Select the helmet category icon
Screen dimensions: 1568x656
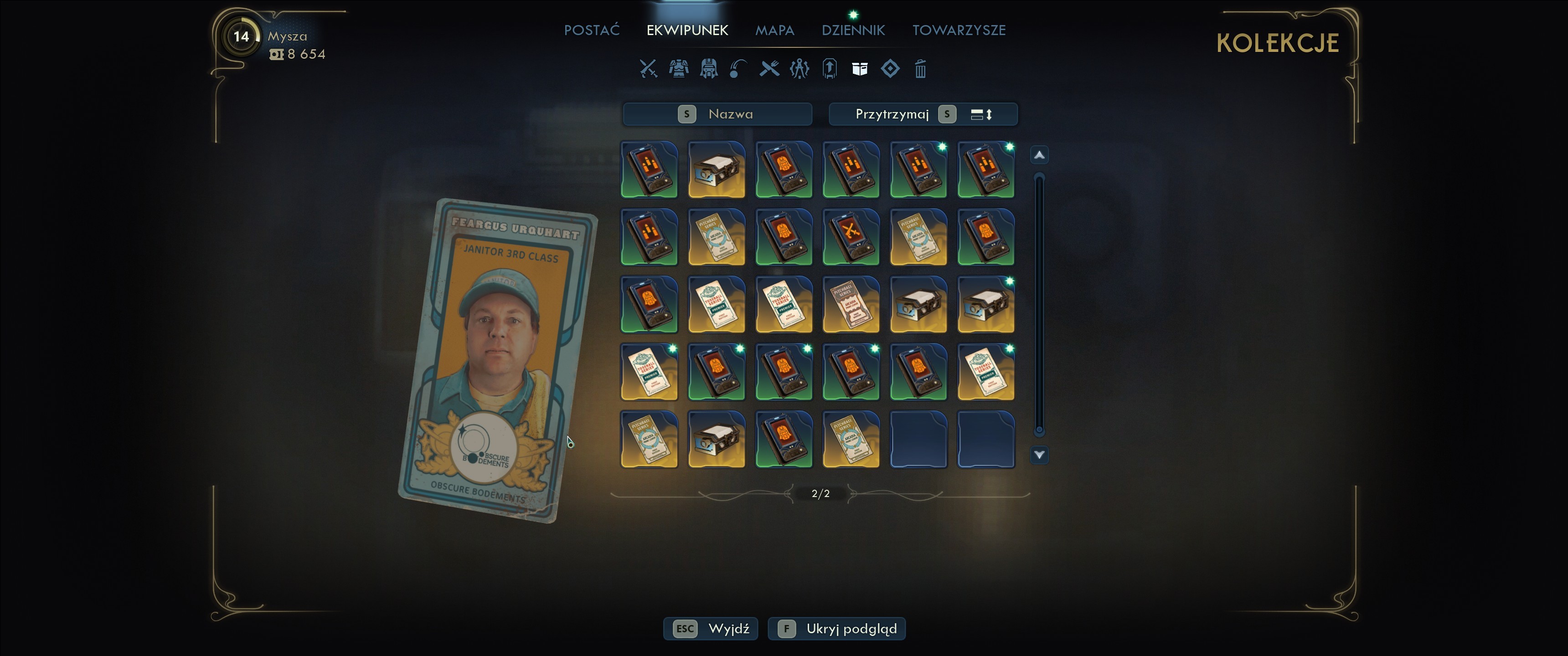click(708, 69)
